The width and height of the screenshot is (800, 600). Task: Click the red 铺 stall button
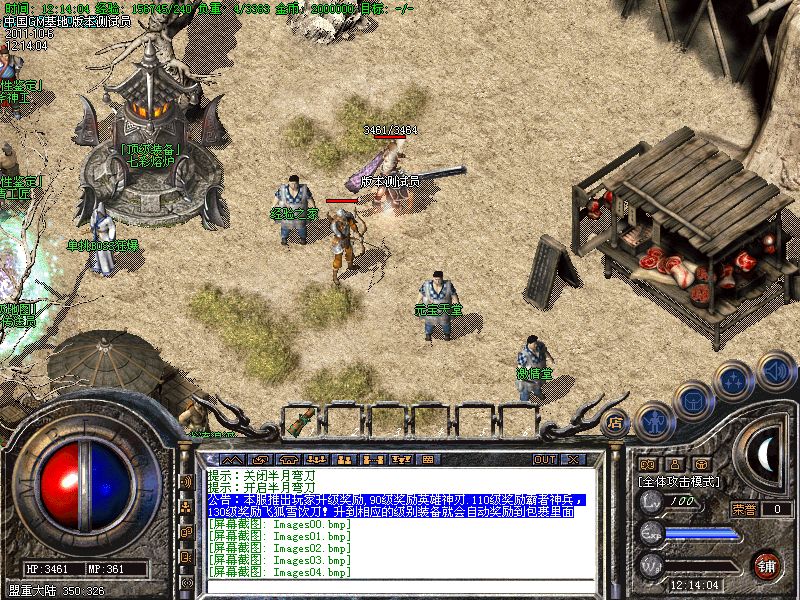[766, 564]
